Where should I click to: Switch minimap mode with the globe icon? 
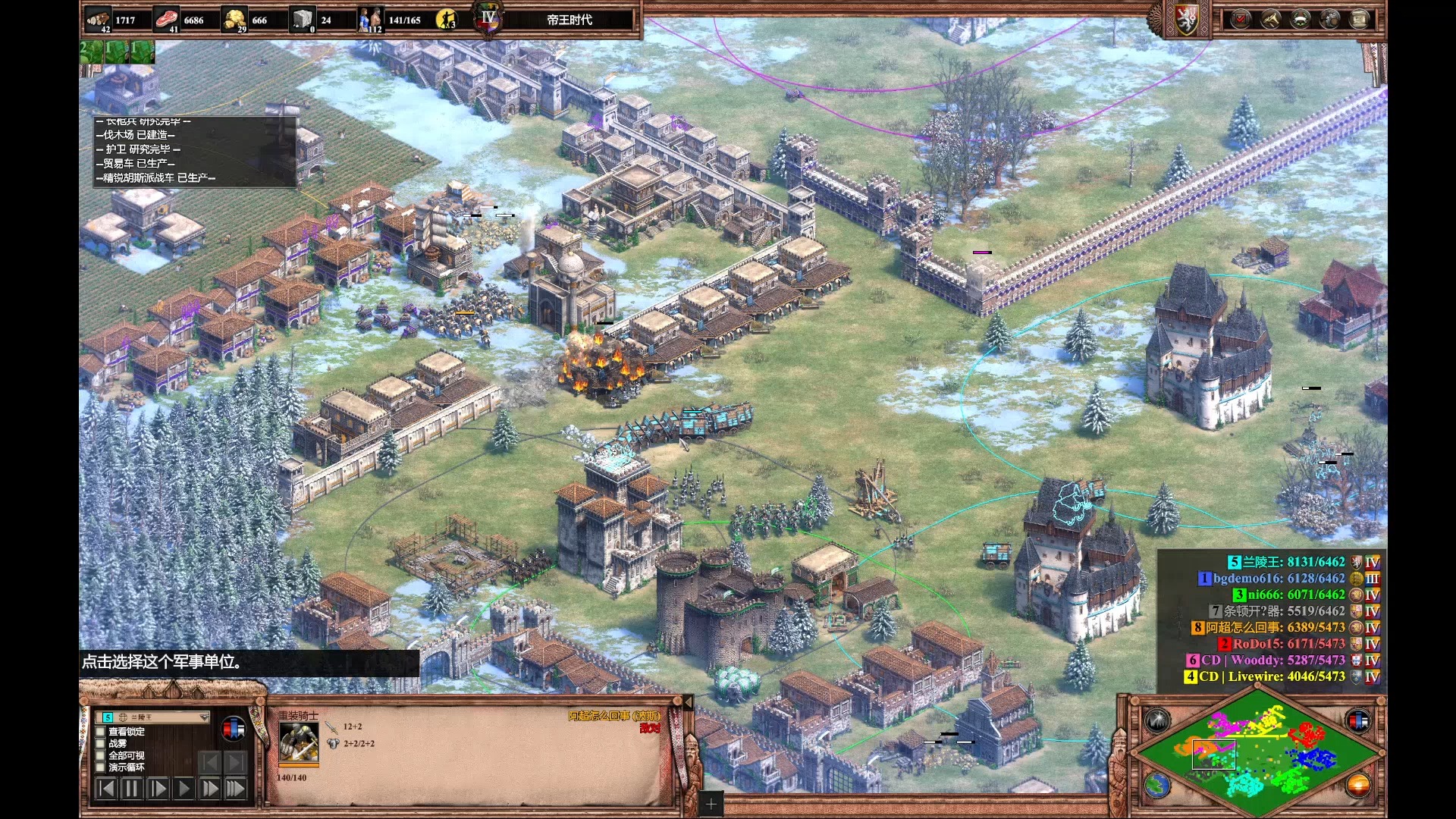click(1157, 786)
